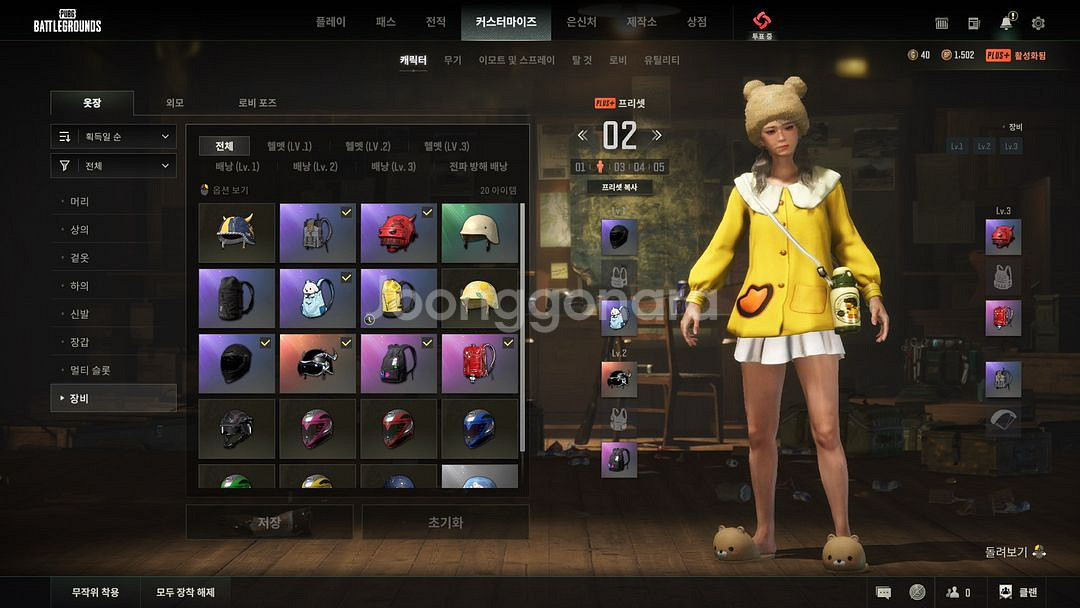Open the 로비 (Lobby) customization tab
The image size is (1080, 608).
(618, 60)
